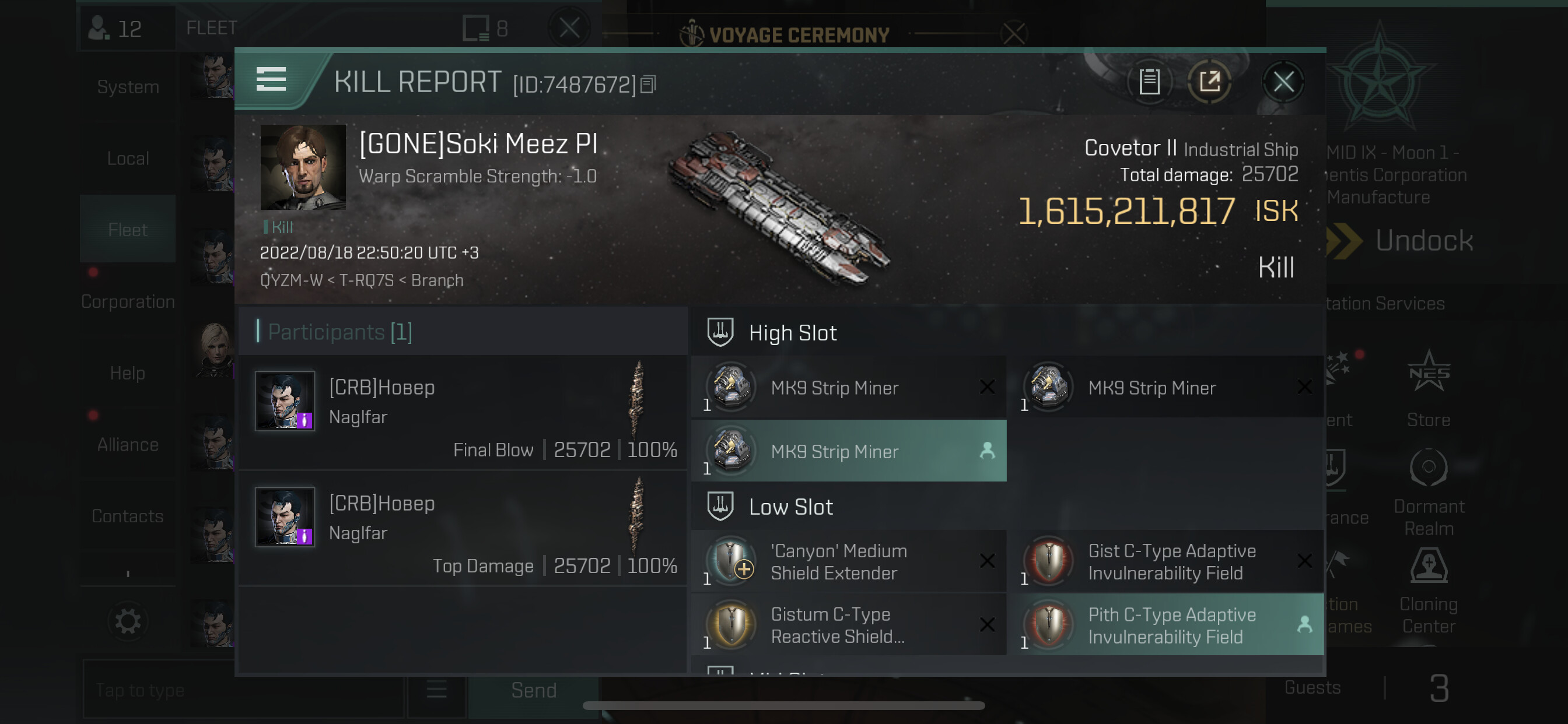Viewport: 1568px width, 724px height.
Task: View Soki Meez PI's portrait
Action: click(303, 167)
